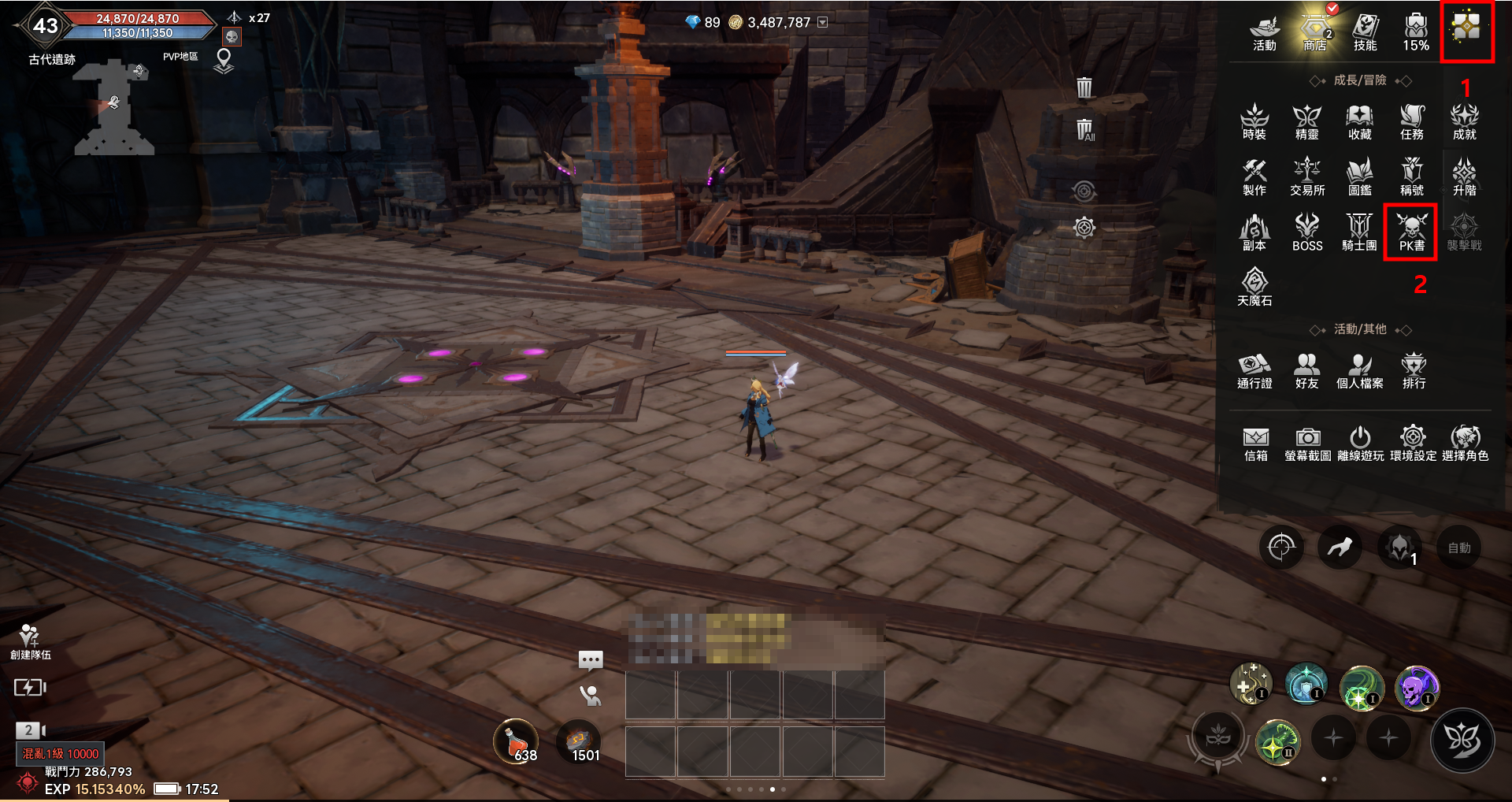Open the 精靈 spirit menu
Screen dimensions: 1512x802
[x=1306, y=122]
